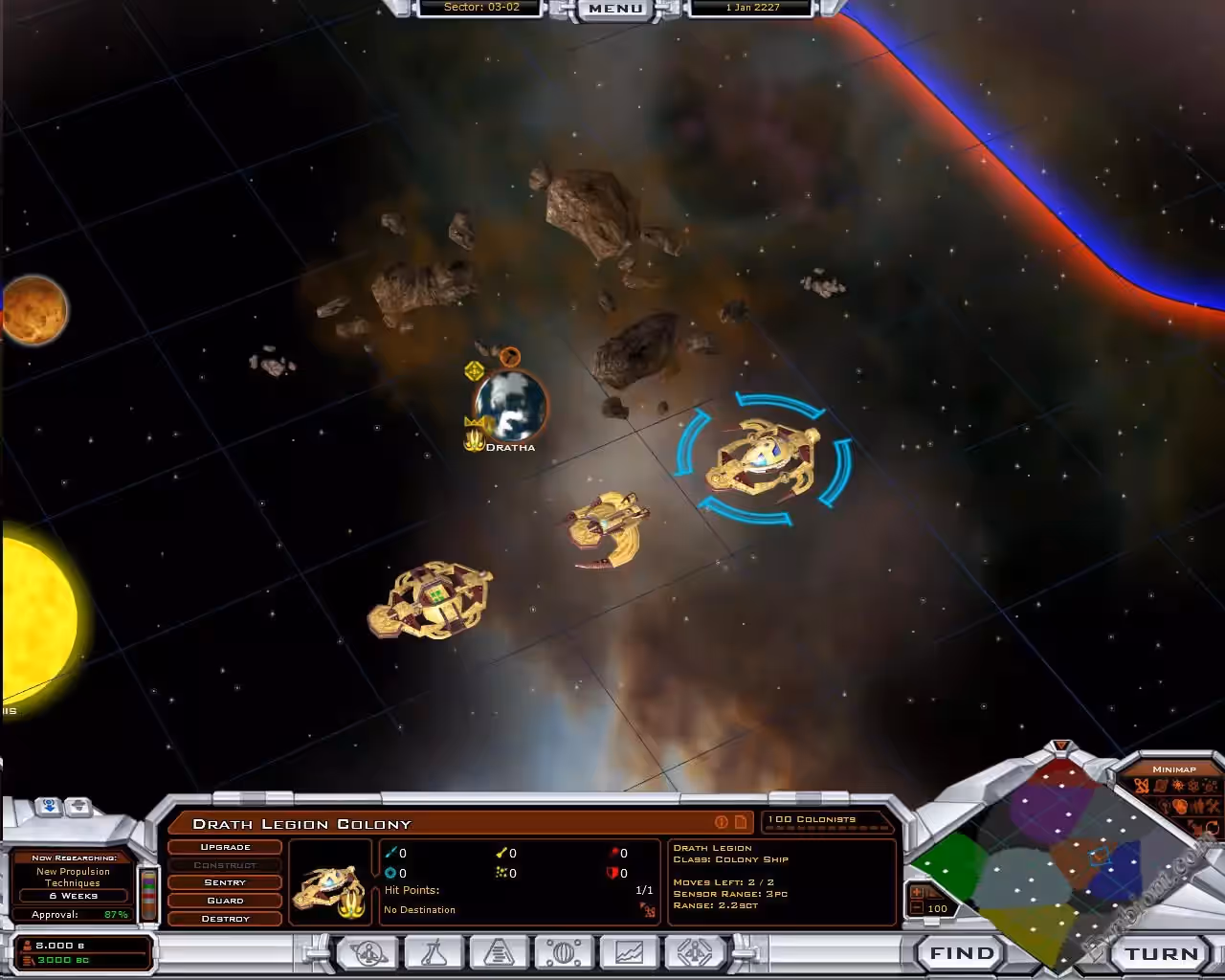
Task: Open the Now Researching panel
Action: [x=73, y=878]
